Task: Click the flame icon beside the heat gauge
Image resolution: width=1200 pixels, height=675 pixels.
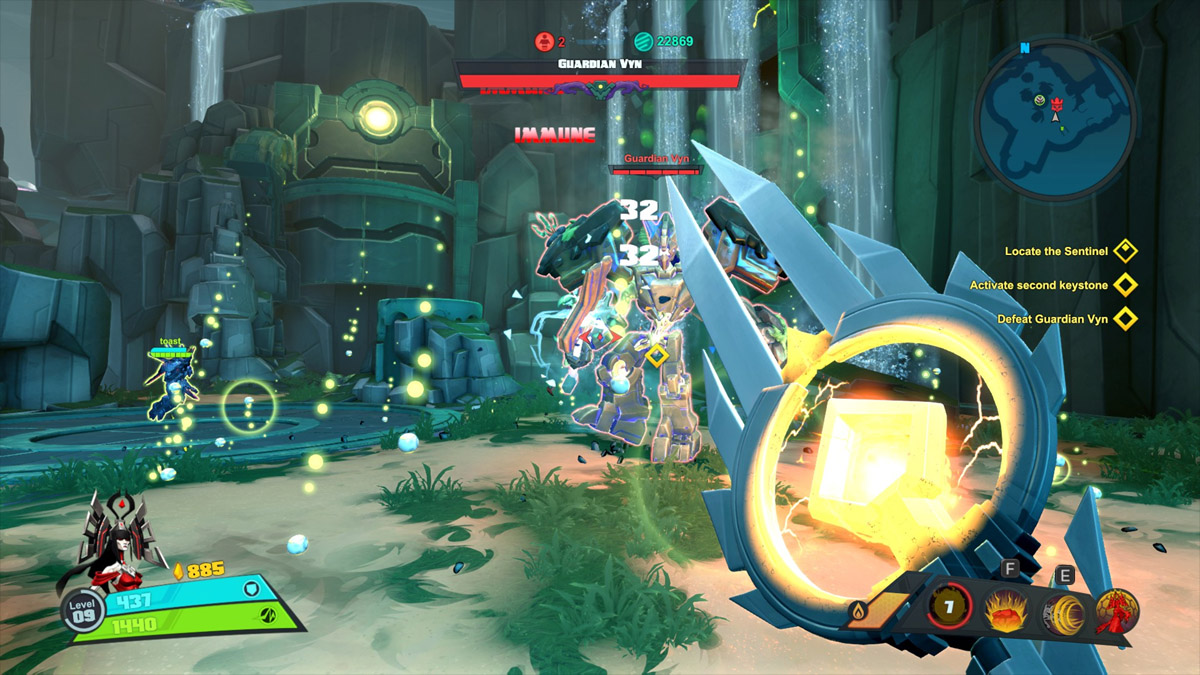Action: pyautogui.click(x=858, y=609)
